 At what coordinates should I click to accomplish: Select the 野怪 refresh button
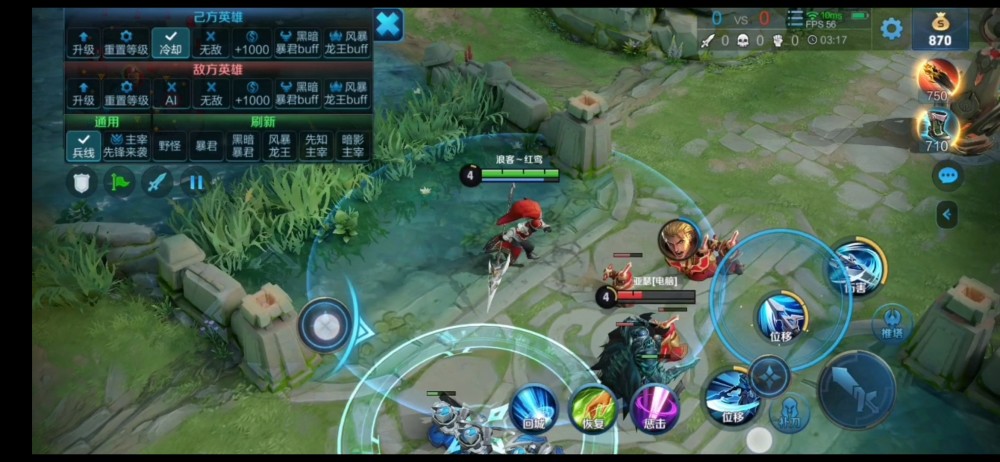click(x=169, y=146)
